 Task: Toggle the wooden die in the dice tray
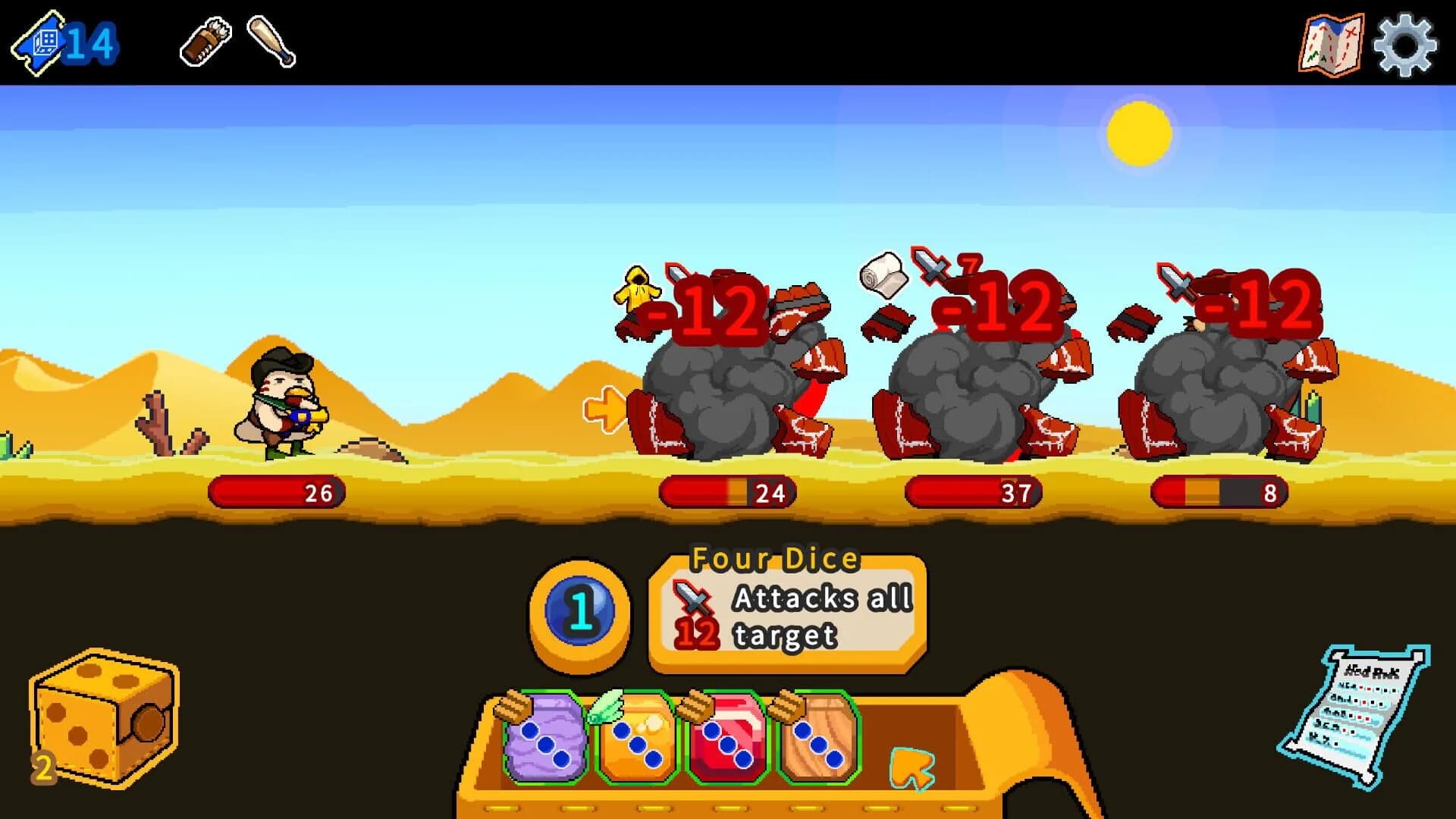tap(817, 734)
